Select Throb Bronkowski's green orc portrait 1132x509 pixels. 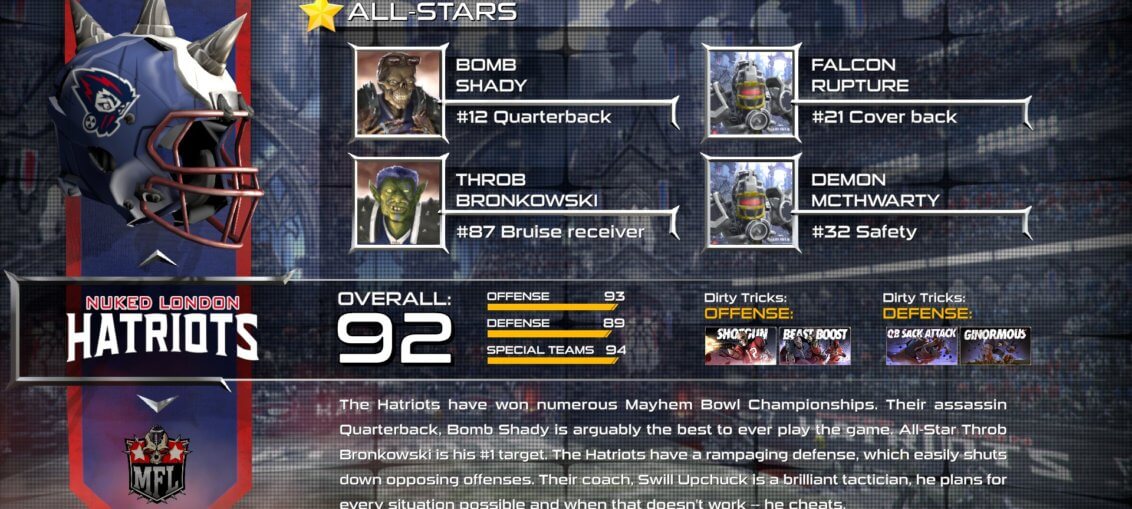coord(399,202)
